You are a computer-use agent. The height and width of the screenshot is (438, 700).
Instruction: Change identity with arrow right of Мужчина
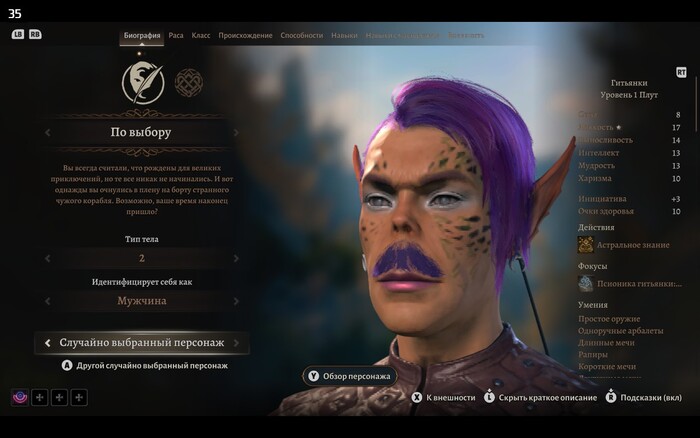pyautogui.click(x=237, y=301)
